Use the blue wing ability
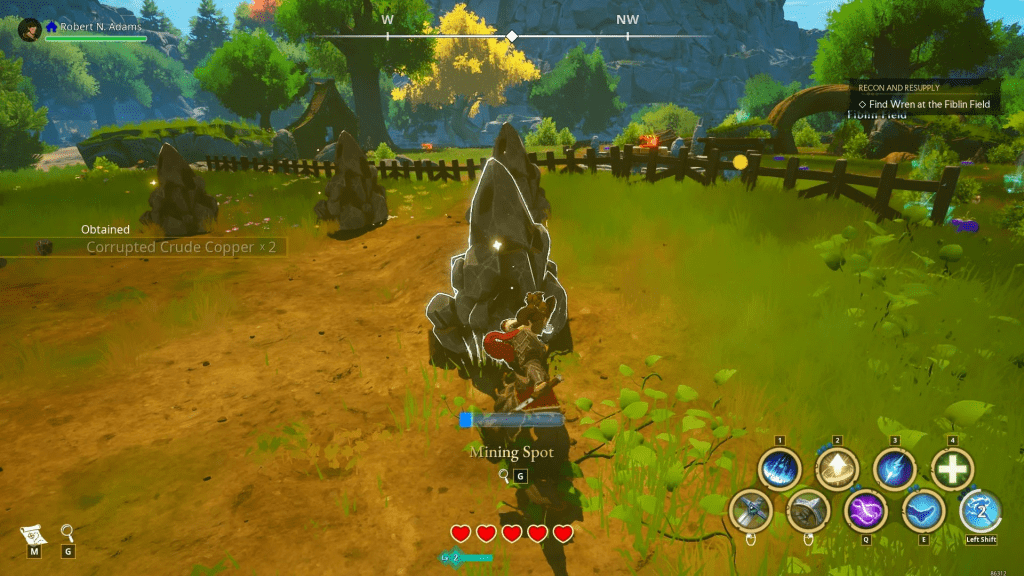Image resolution: width=1024 pixels, height=576 pixels. pos(923,511)
